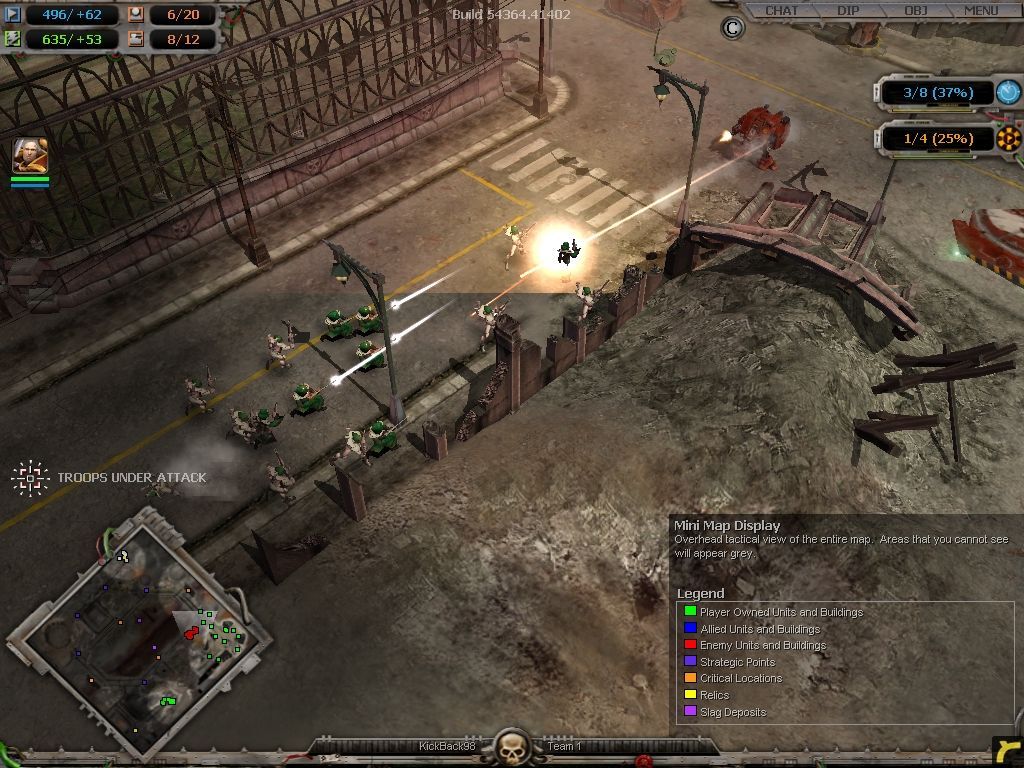The image size is (1024, 768).
Task: Click the round C button
Action: 732,28
